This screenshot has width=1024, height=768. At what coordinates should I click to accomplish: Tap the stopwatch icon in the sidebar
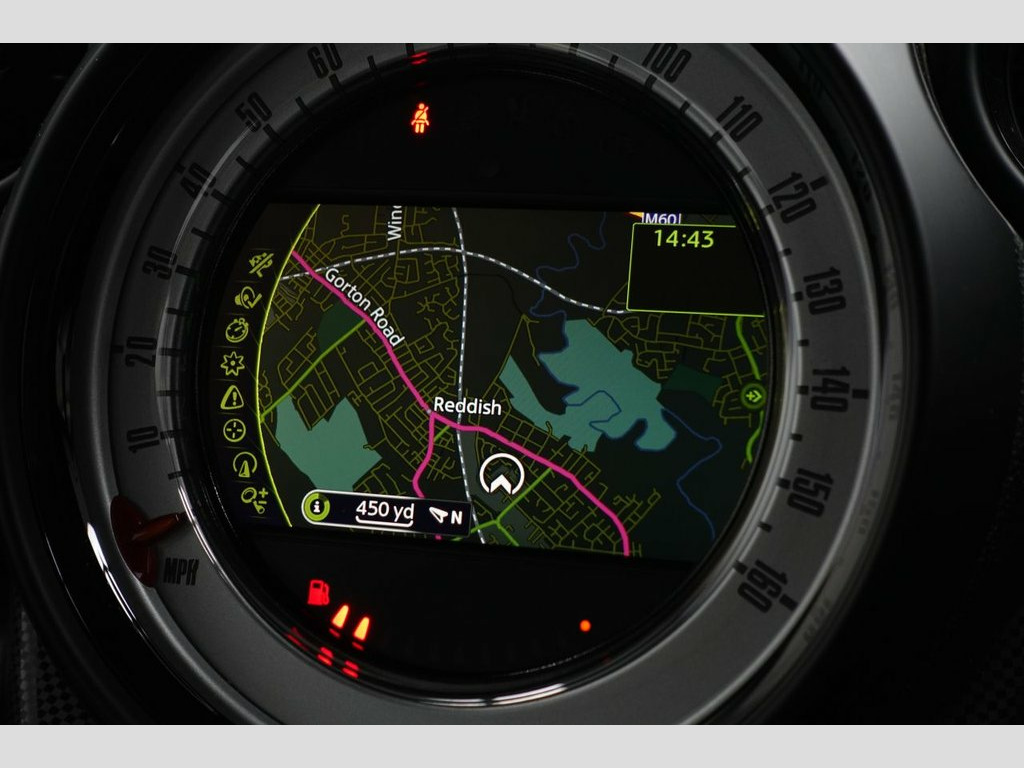point(236,329)
